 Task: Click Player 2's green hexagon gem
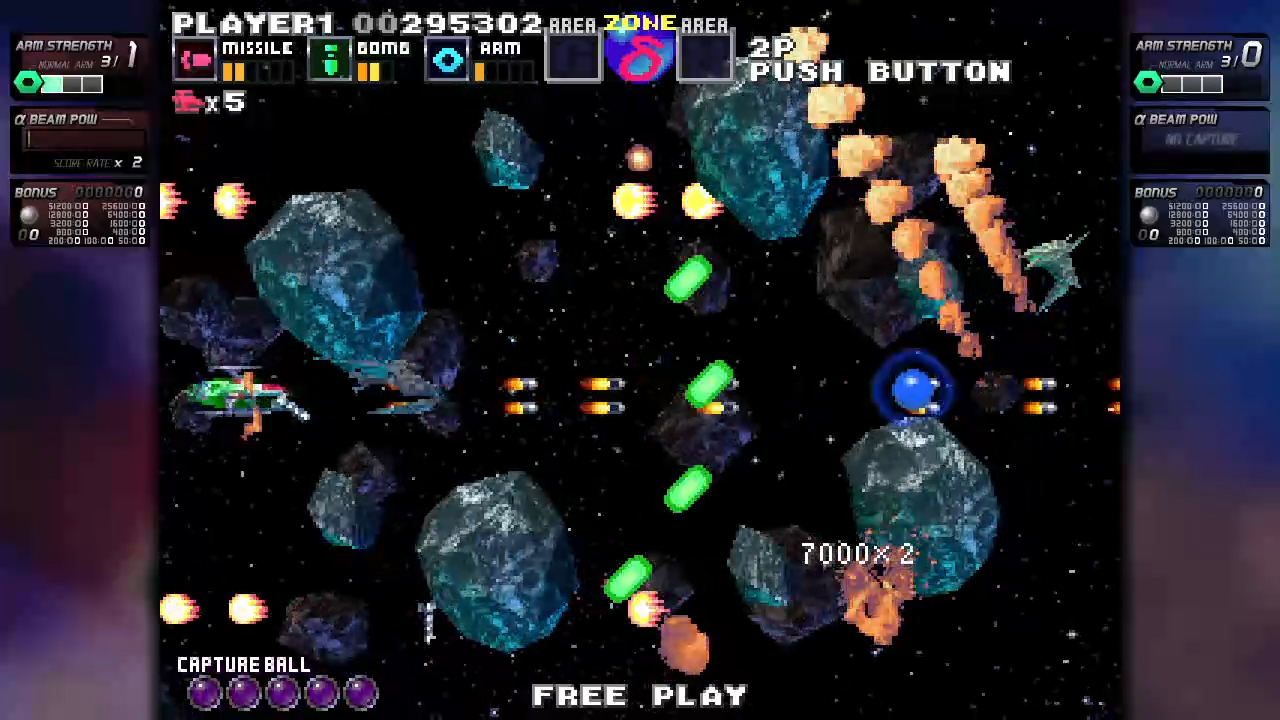click(x=1147, y=83)
